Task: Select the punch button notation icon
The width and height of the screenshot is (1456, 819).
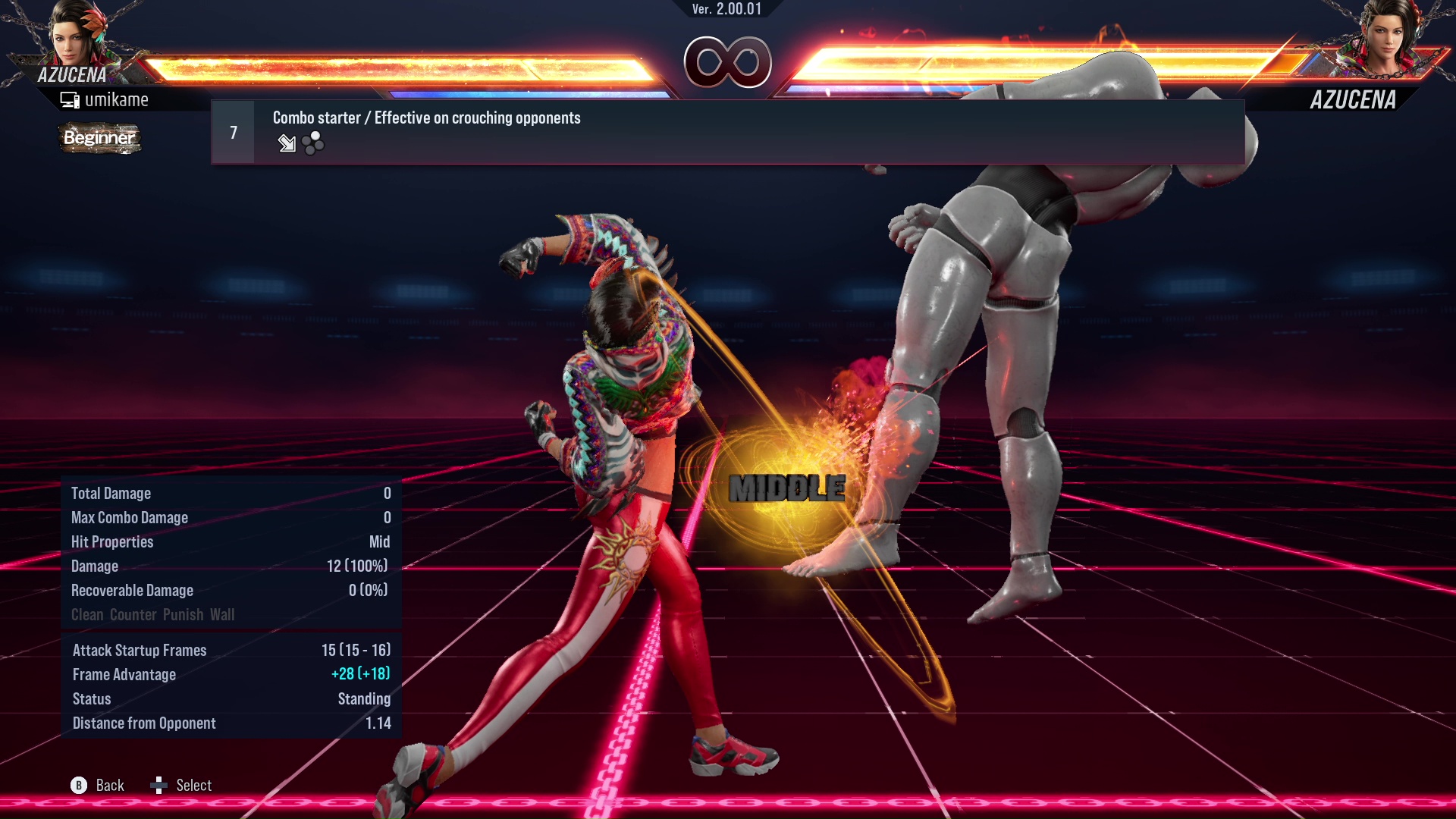Action: 311,143
